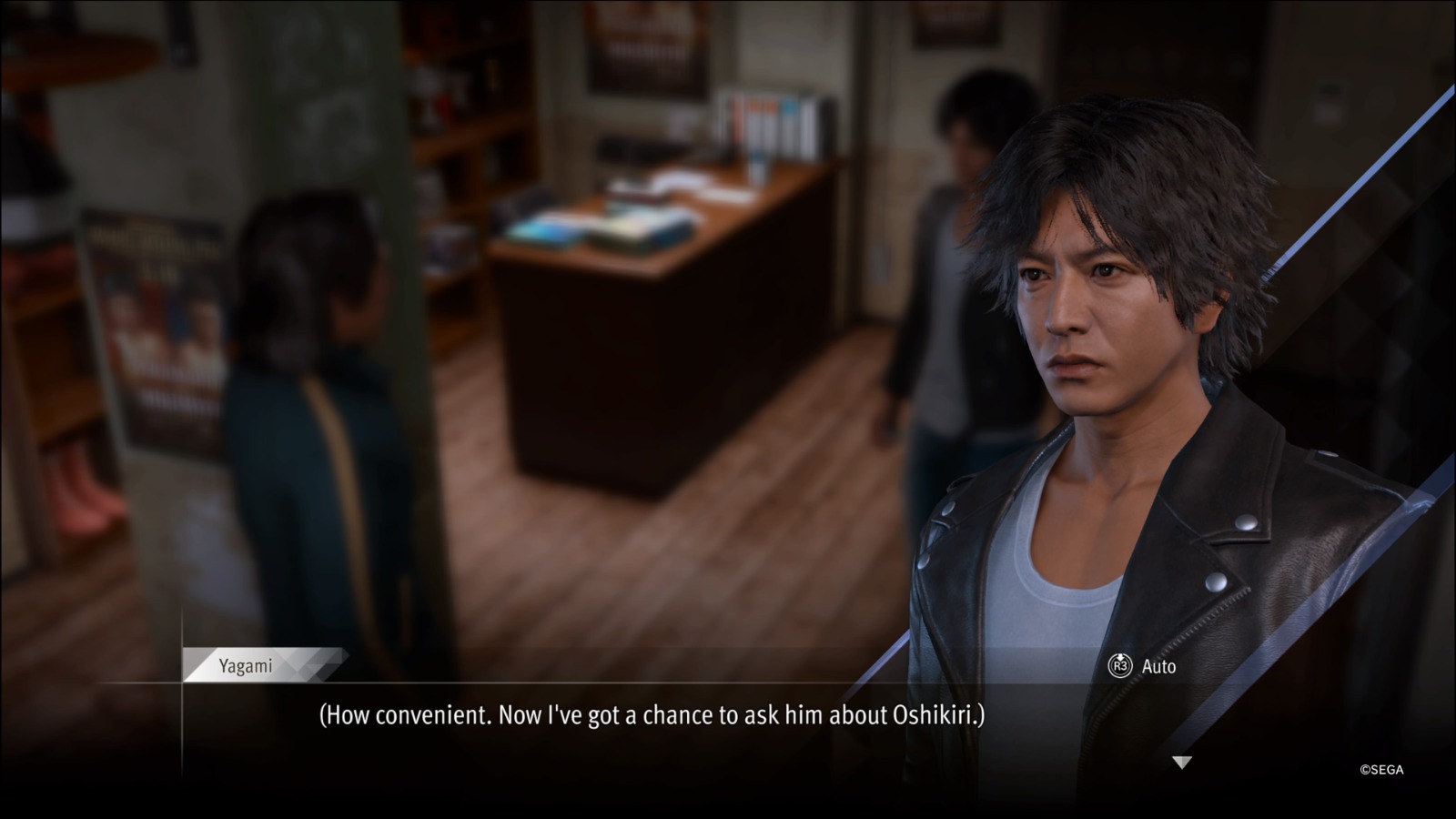
Task: Toggle the Auto dialogue advance option
Action: (x=1142, y=666)
